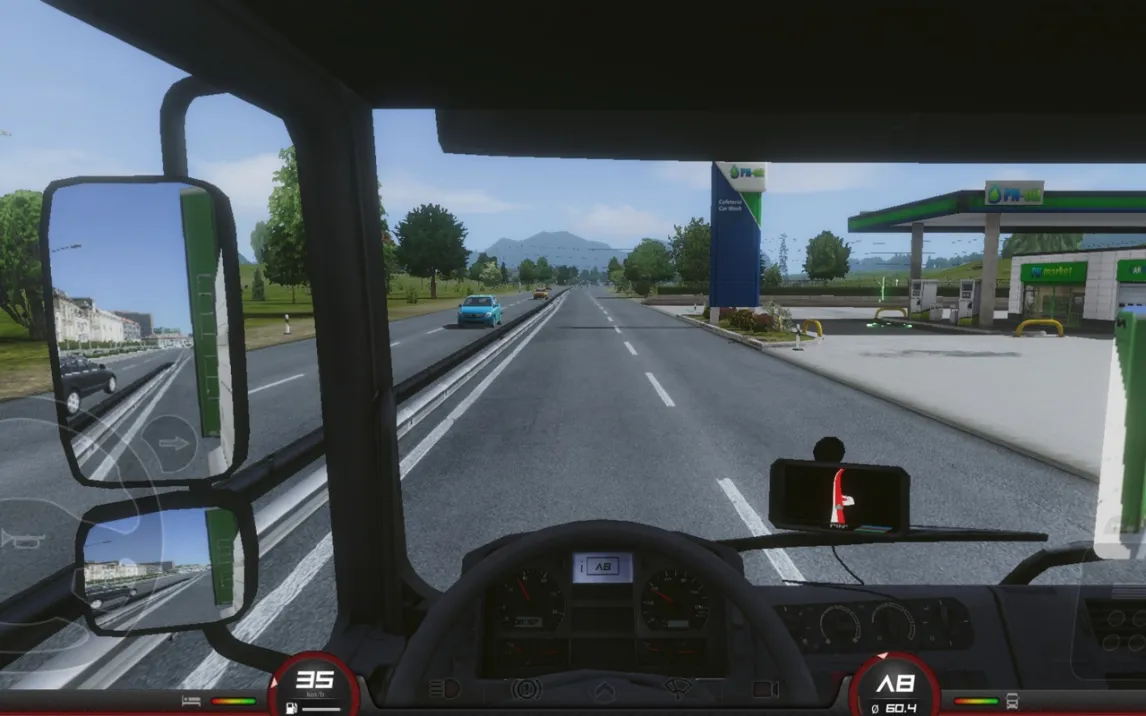Sound the horn button
Screen dimensions: 1146x716
pos(22,539)
